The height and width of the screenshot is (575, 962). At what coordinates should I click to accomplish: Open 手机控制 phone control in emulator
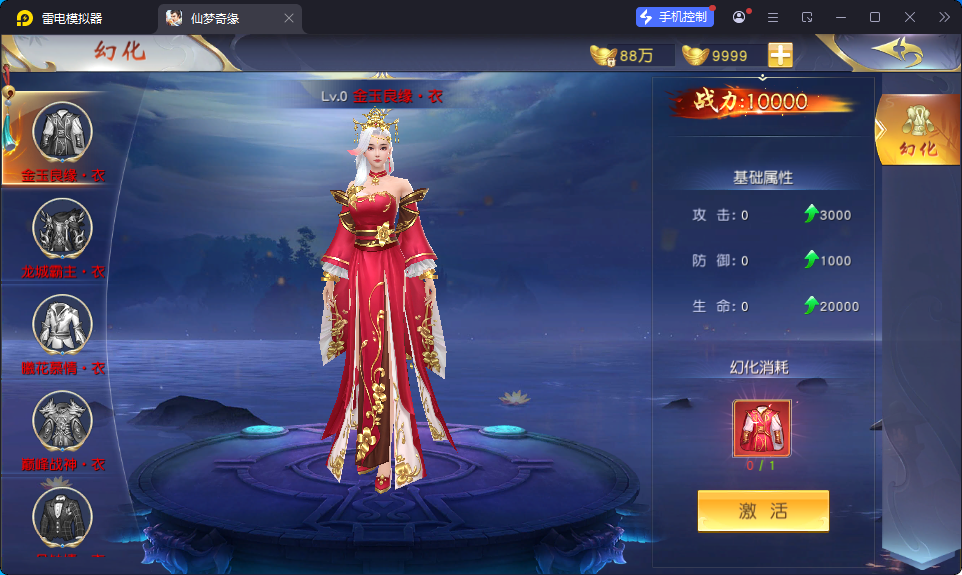(675, 17)
